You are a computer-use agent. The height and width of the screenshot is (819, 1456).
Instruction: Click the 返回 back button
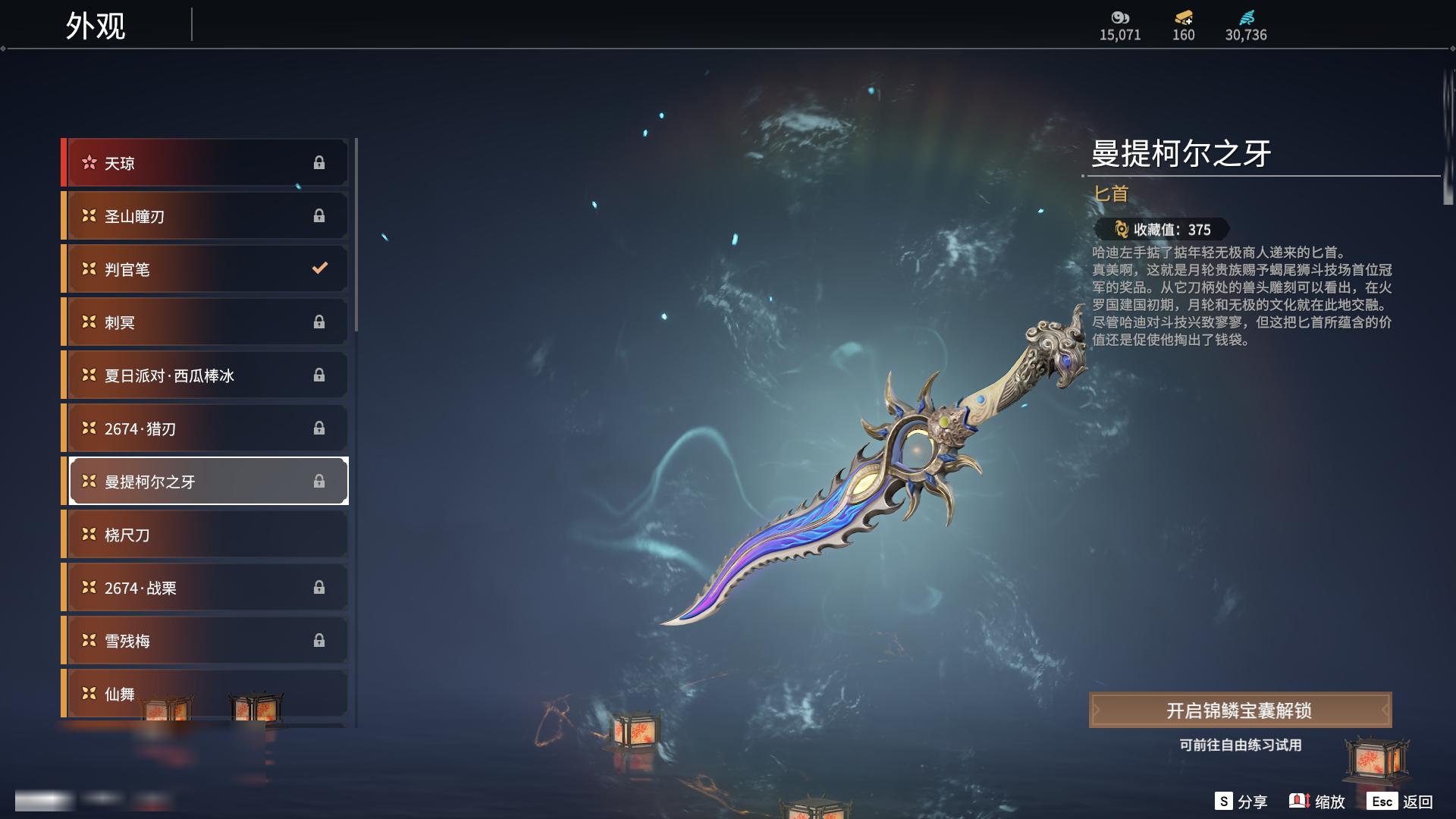pos(1400,802)
